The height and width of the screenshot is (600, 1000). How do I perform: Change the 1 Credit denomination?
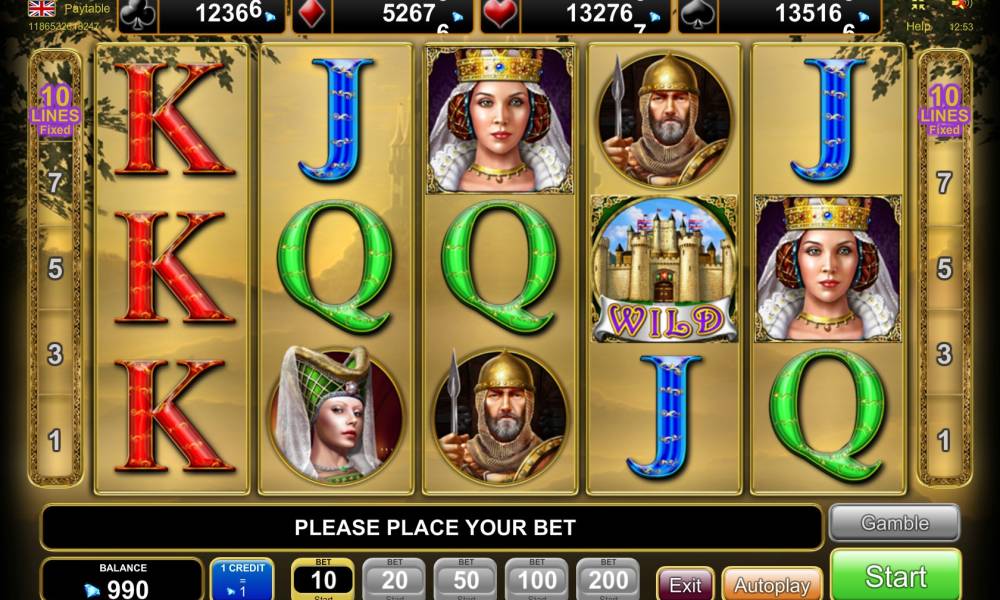click(x=241, y=580)
